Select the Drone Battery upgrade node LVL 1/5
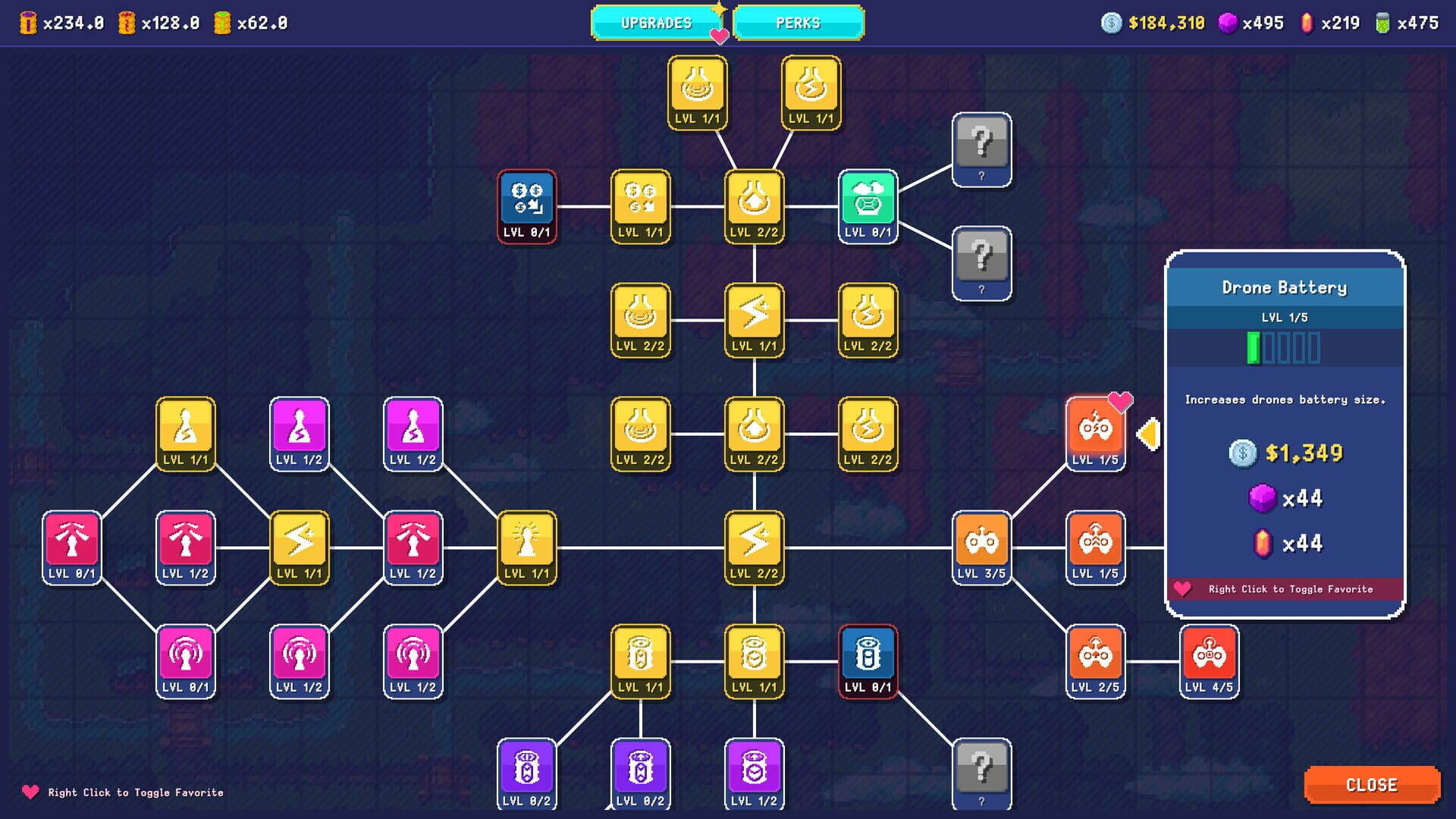The width and height of the screenshot is (1456, 819). click(1094, 432)
